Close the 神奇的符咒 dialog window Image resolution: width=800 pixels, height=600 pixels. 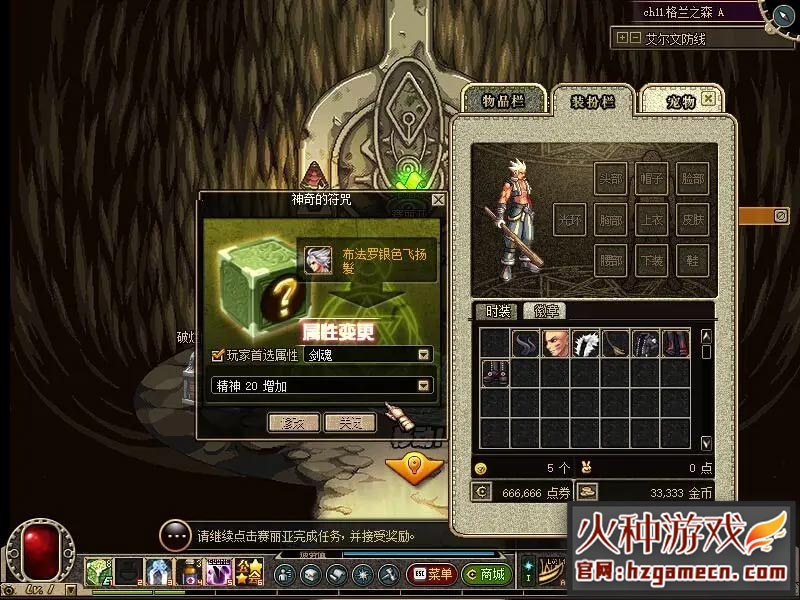(x=437, y=200)
